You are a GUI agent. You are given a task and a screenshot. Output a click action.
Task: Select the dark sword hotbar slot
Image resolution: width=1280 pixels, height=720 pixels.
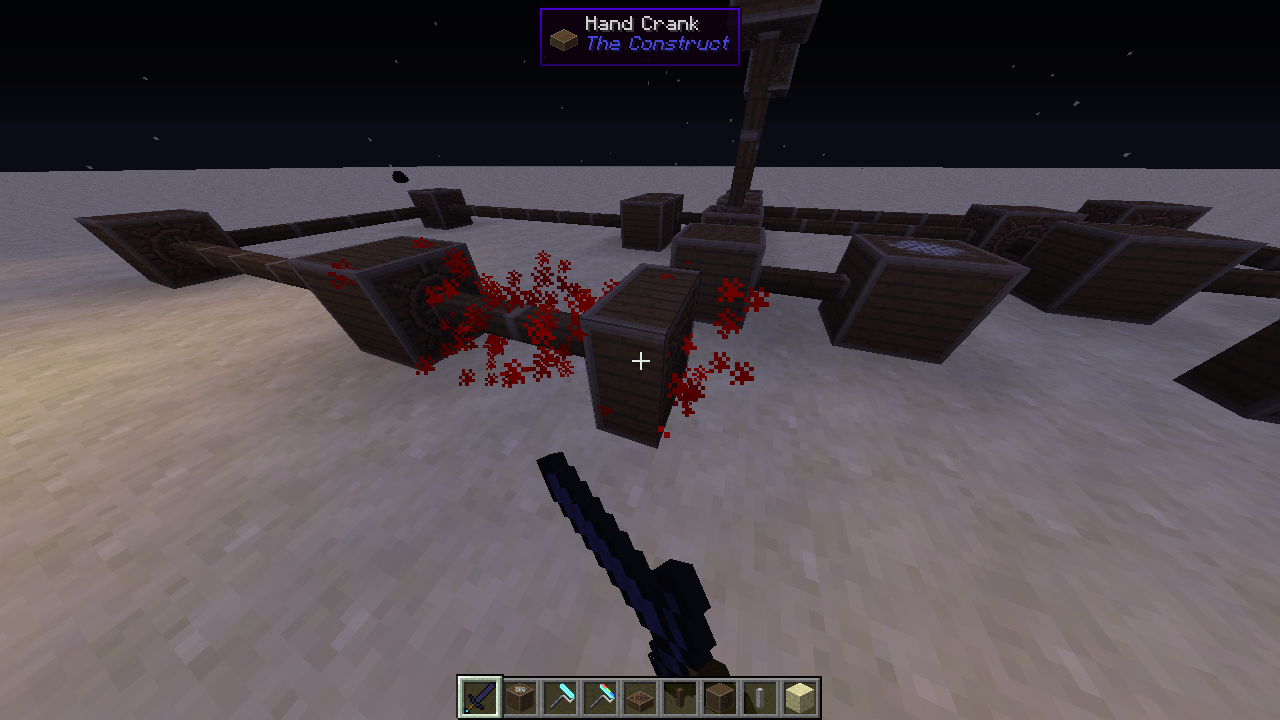(x=480, y=697)
